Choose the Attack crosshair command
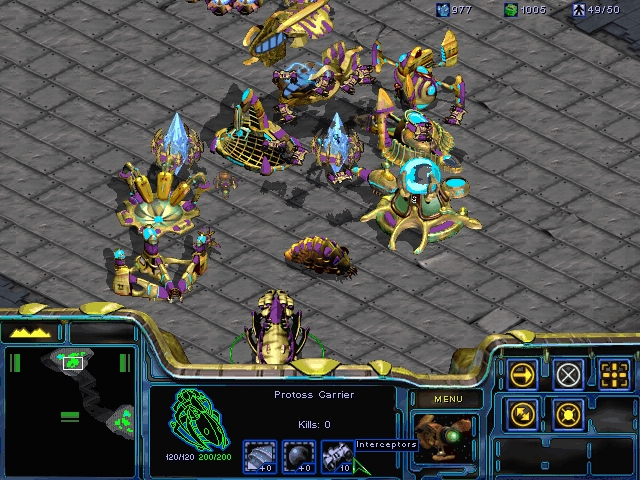Image resolution: width=640 pixels, height=480 pixels. tap(614, 375)
